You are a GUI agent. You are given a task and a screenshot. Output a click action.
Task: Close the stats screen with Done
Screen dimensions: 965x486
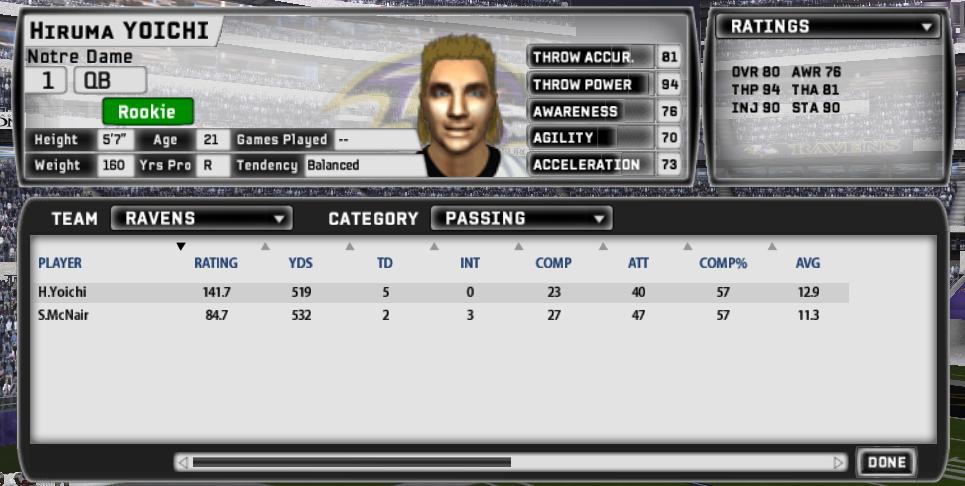coord(886,462)
